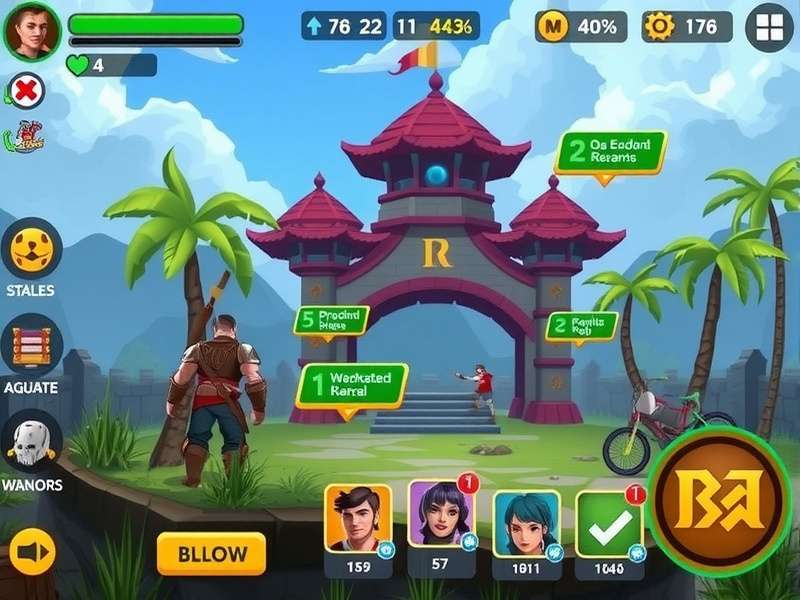Select the brown-haired hero card
The image size is (800, 600).
click(x=358, y=520)
